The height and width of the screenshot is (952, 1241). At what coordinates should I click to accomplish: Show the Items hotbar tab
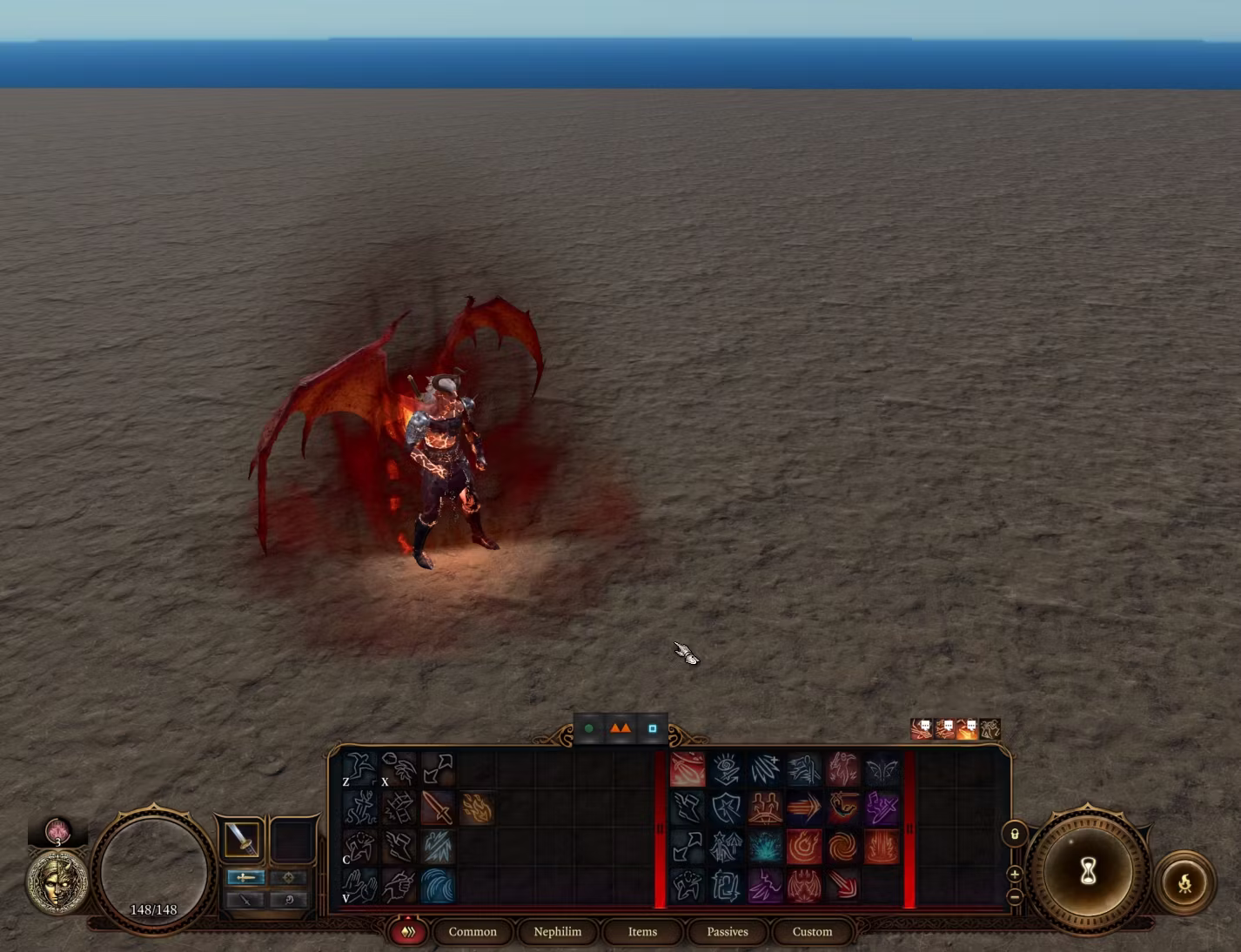point(642,931)
